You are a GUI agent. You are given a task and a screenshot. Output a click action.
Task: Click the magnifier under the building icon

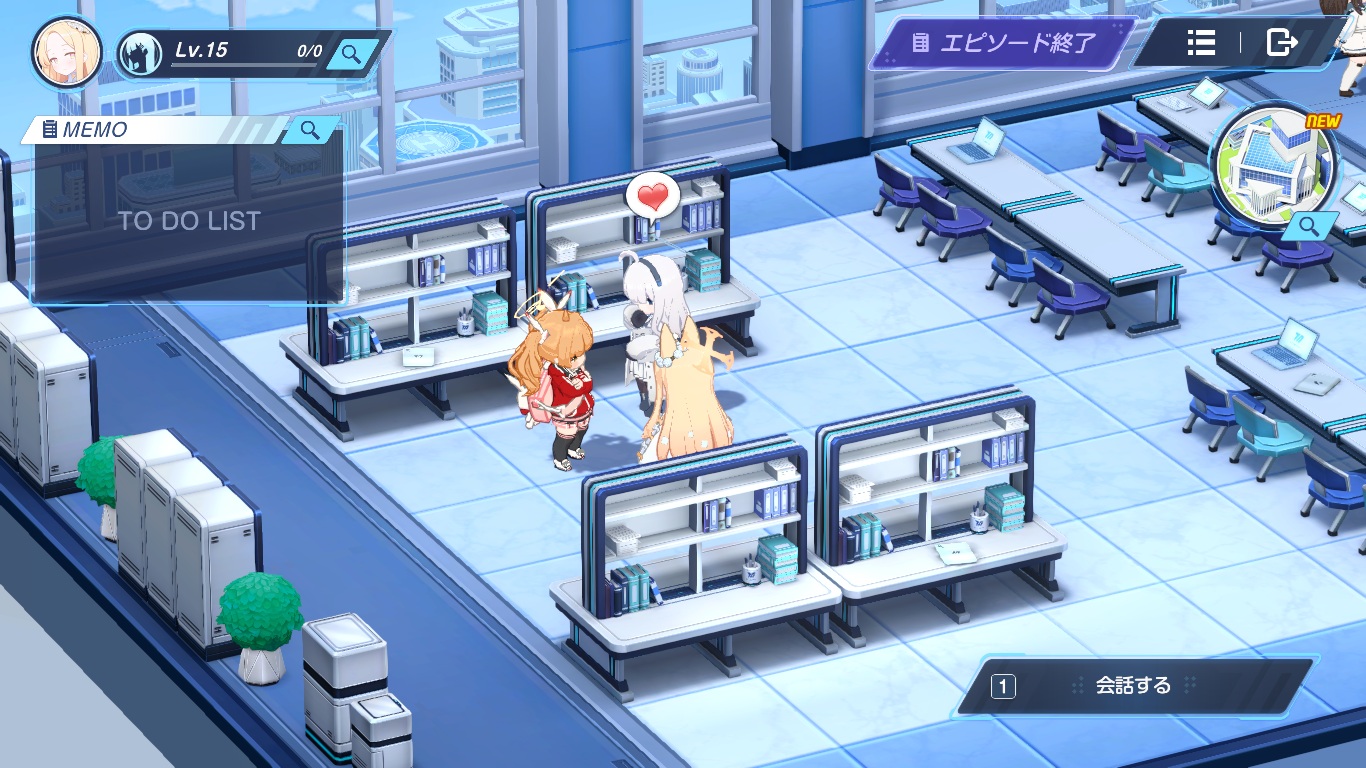pyautogui.click(x=1309, y=228)
